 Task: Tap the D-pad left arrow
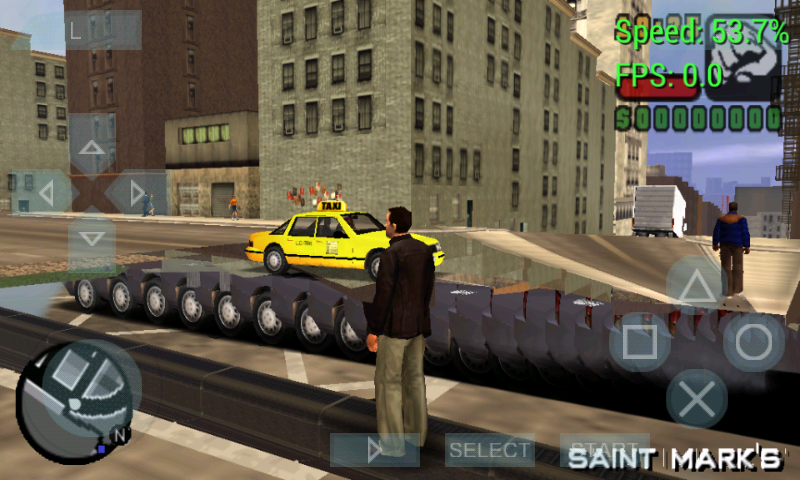tap(44, 192)
